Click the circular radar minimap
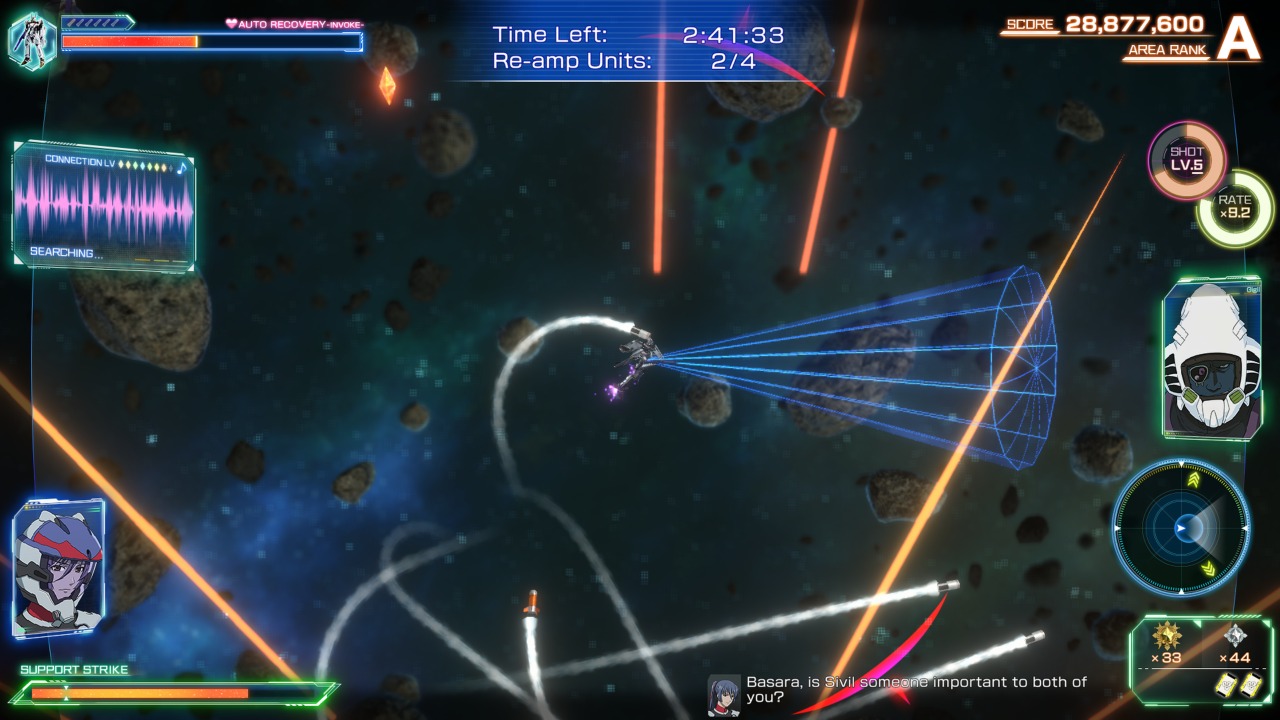This screenshot has width=1280, height=720. tap(1181, 527)
